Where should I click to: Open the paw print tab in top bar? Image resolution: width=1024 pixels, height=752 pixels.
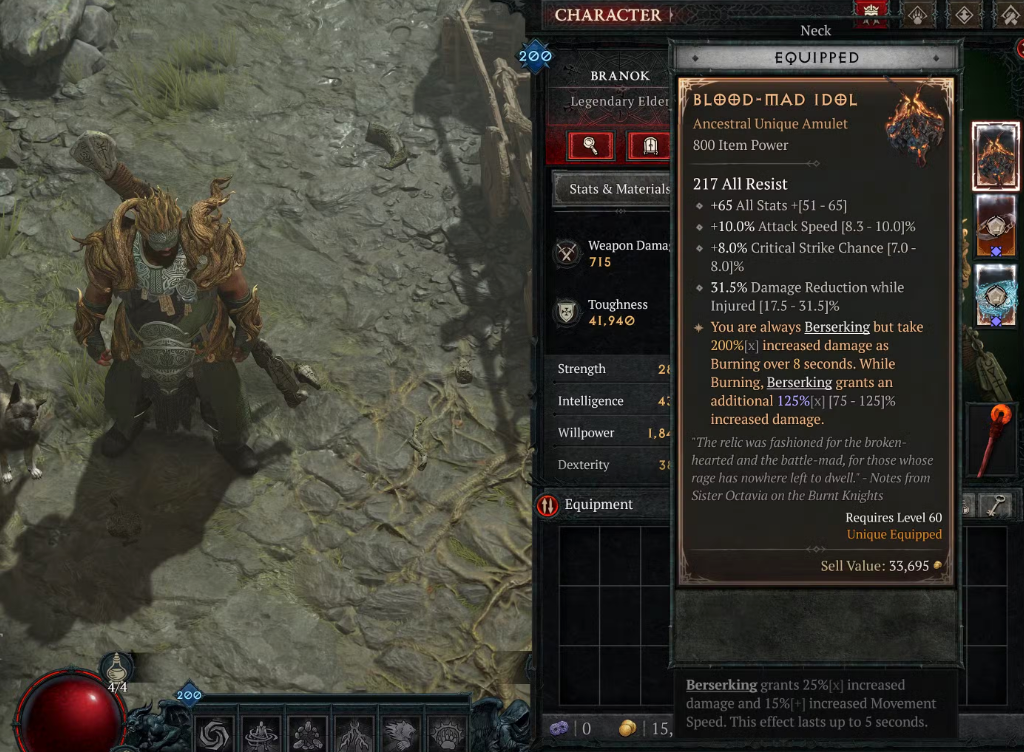(x=917, y=14)
